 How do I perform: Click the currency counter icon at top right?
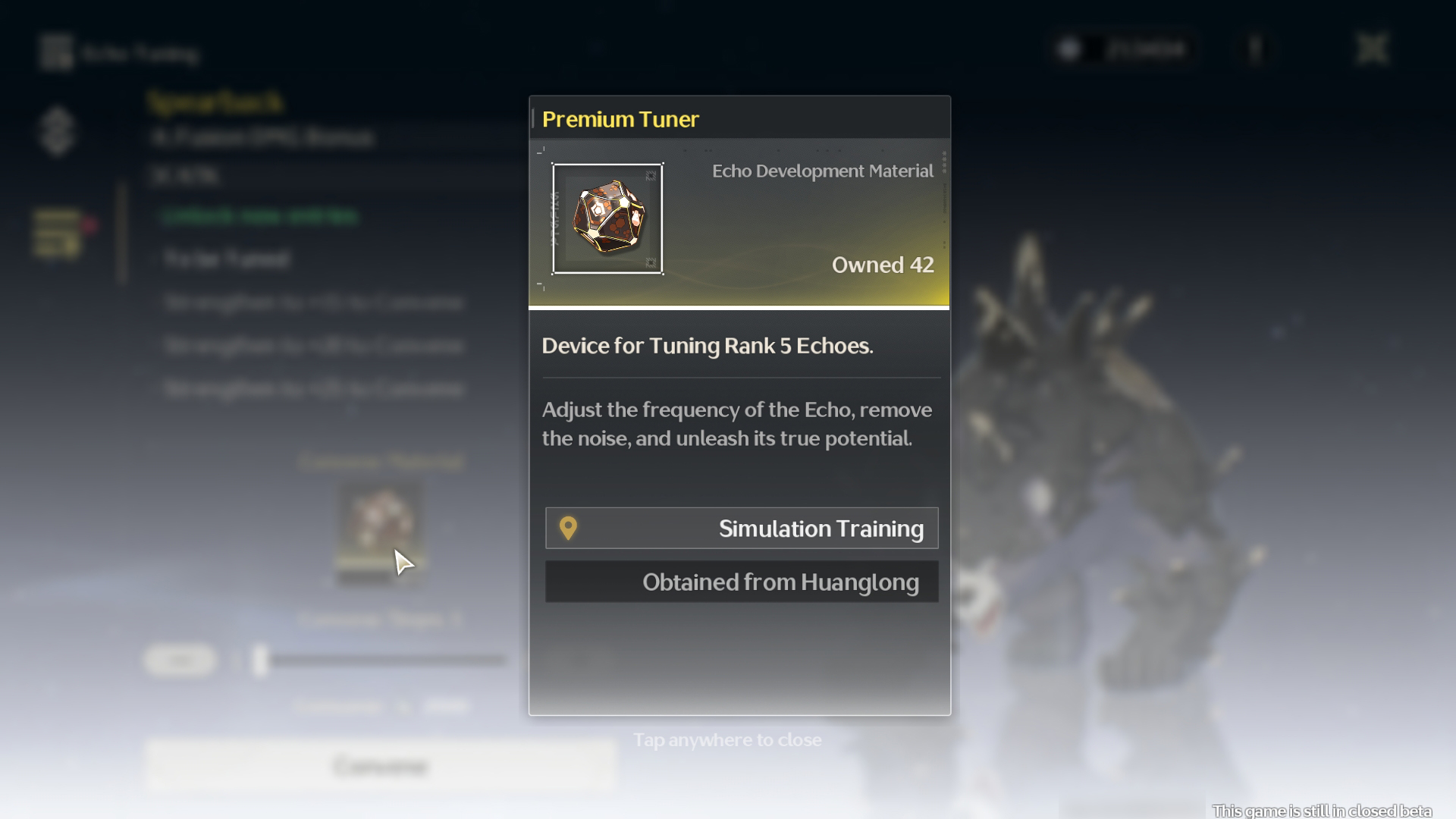coord(1070,49)
